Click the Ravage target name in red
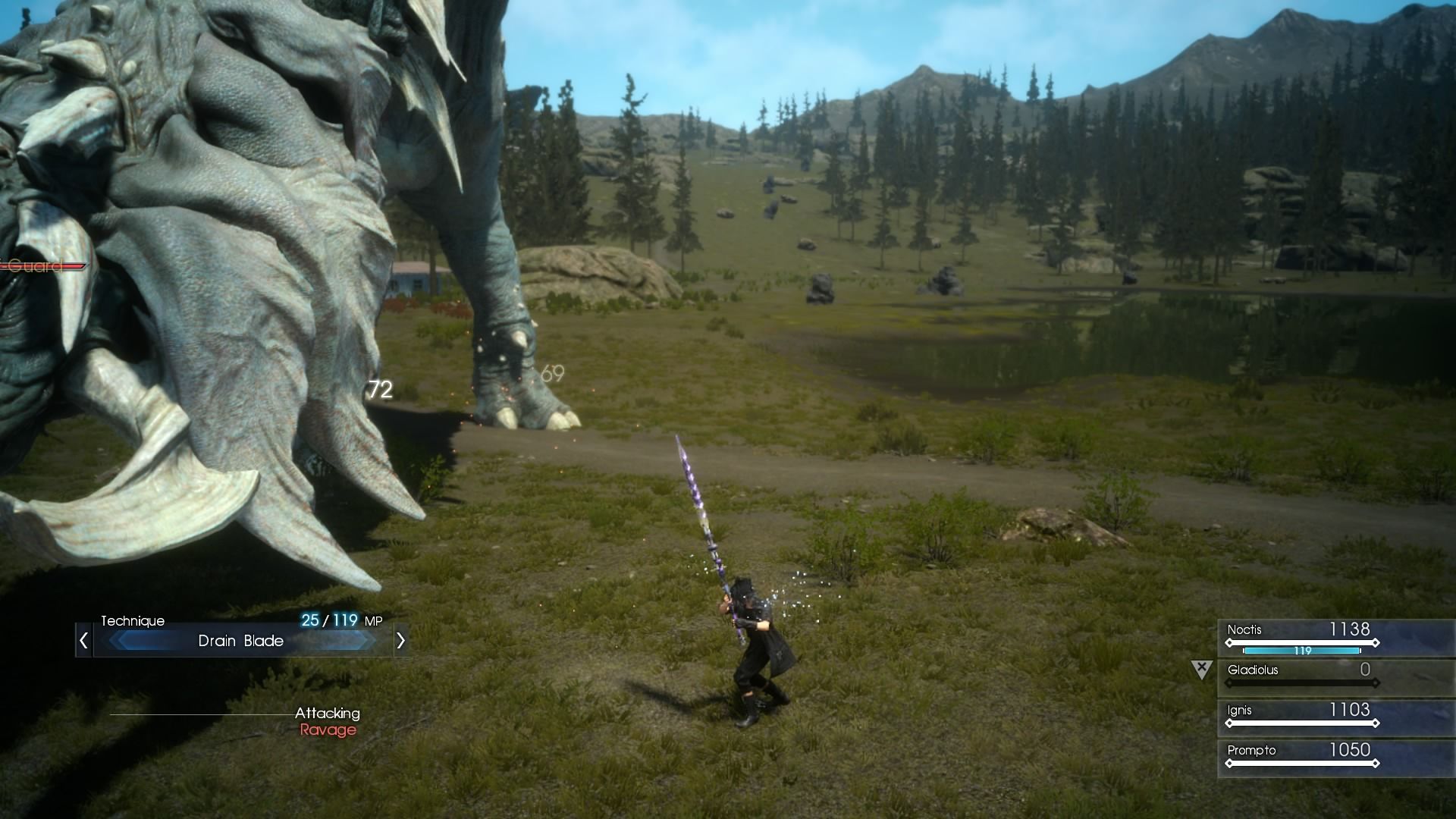This screenshot has height=819, width=1456. pos(328,730)
